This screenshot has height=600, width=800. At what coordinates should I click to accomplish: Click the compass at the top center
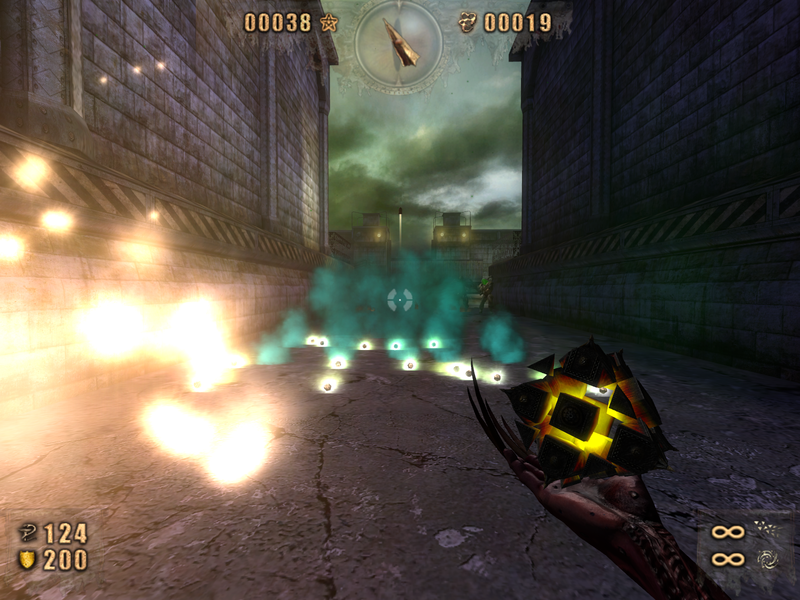pos(399,41)
